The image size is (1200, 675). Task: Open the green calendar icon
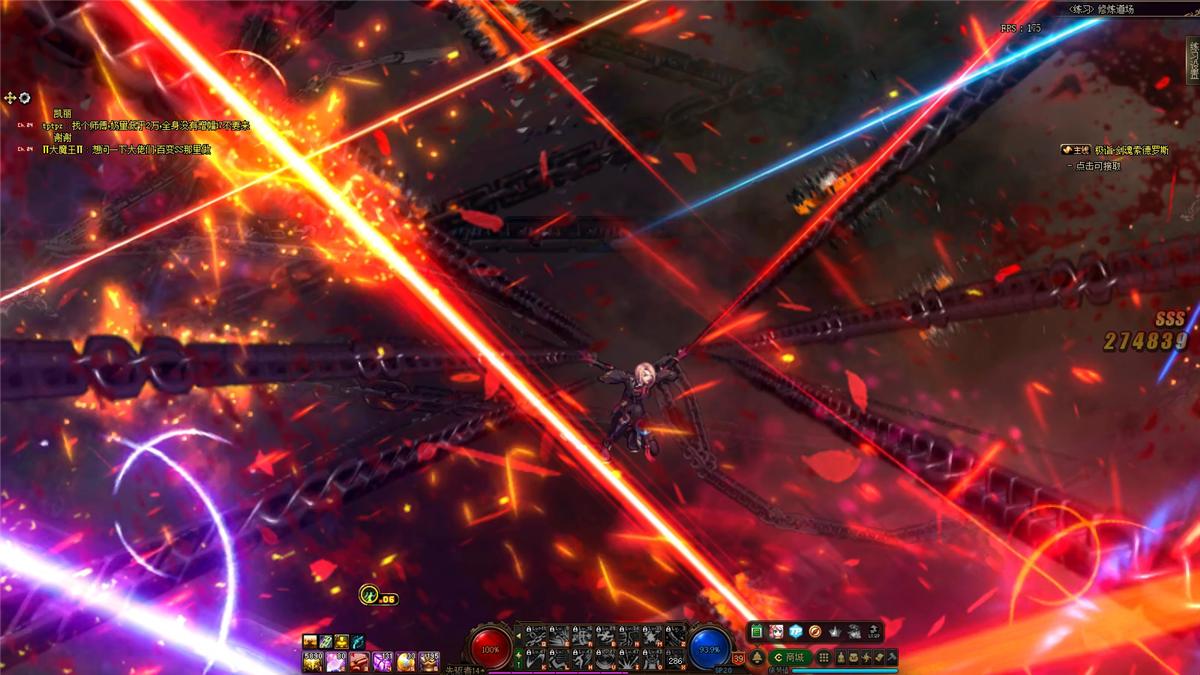pyautogui.click(x=757, y=632)
